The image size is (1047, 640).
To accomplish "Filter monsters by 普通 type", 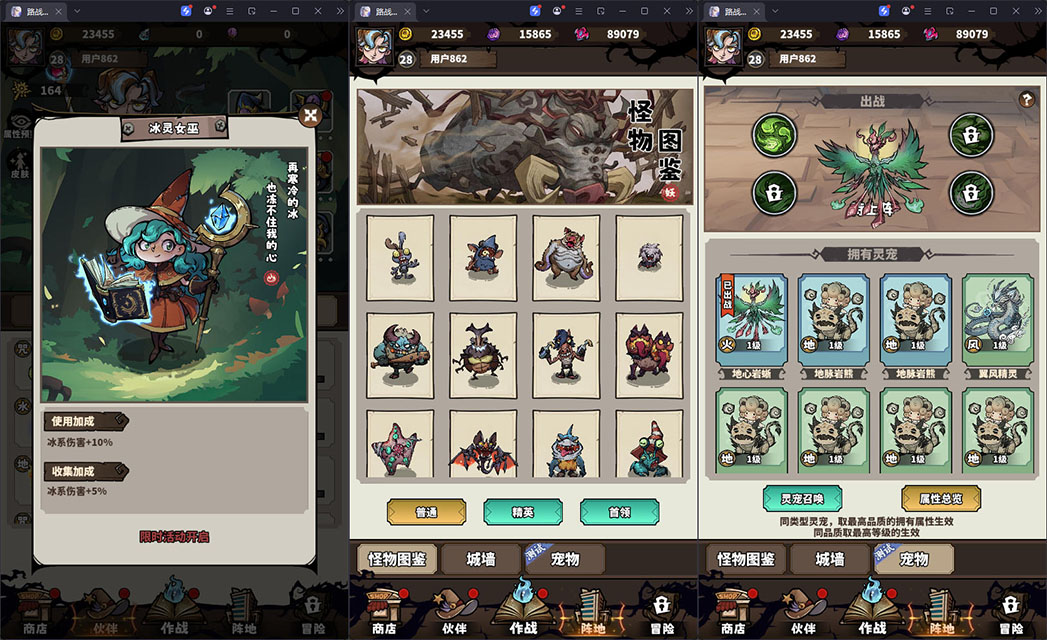I will tap(426, 512).
